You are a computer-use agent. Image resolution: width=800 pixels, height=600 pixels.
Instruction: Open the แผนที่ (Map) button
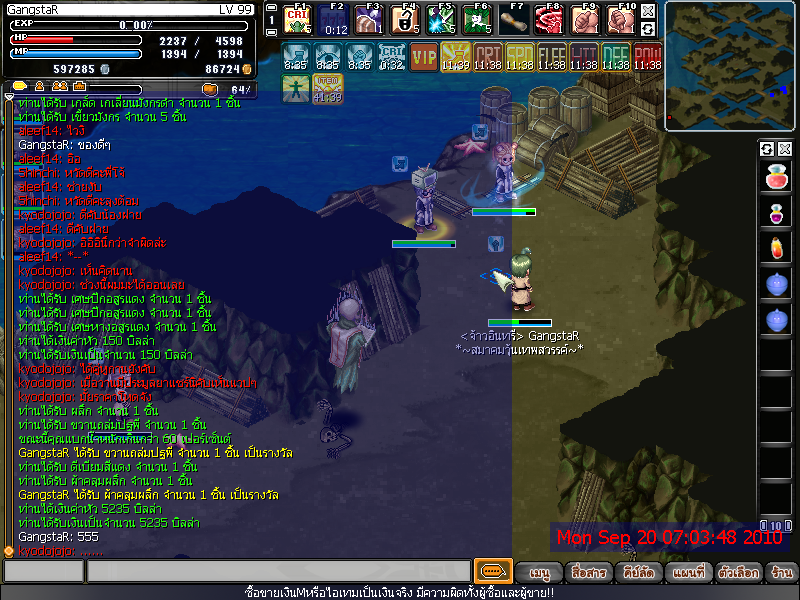689,573
